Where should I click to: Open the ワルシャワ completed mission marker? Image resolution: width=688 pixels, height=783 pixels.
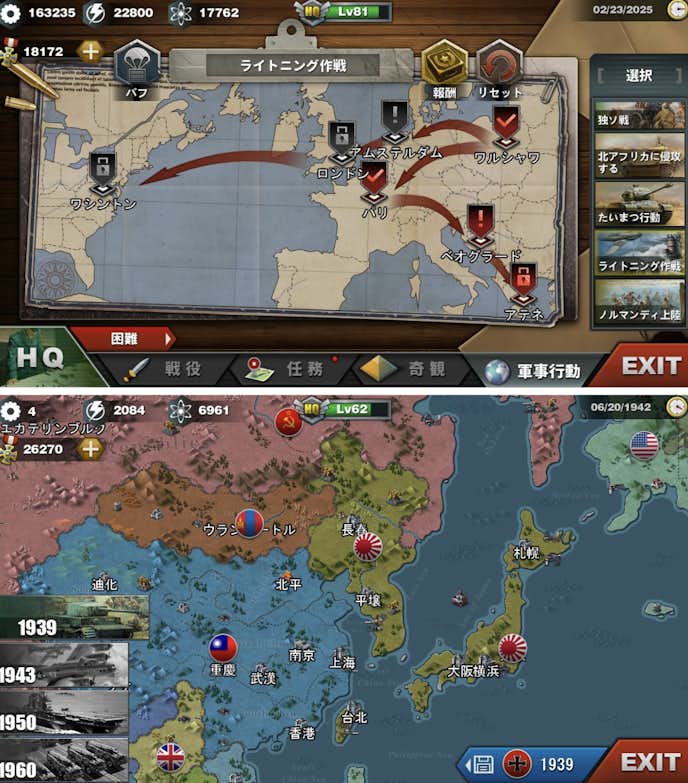pos(506,126)
